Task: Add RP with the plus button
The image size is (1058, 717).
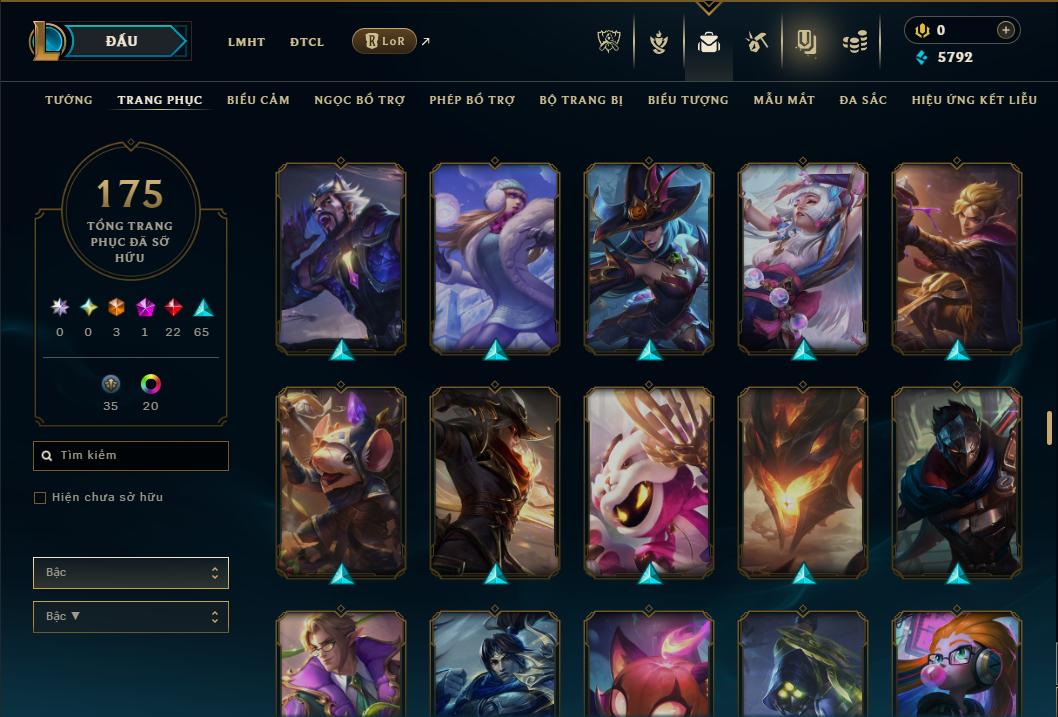Action: [1005, 30]
